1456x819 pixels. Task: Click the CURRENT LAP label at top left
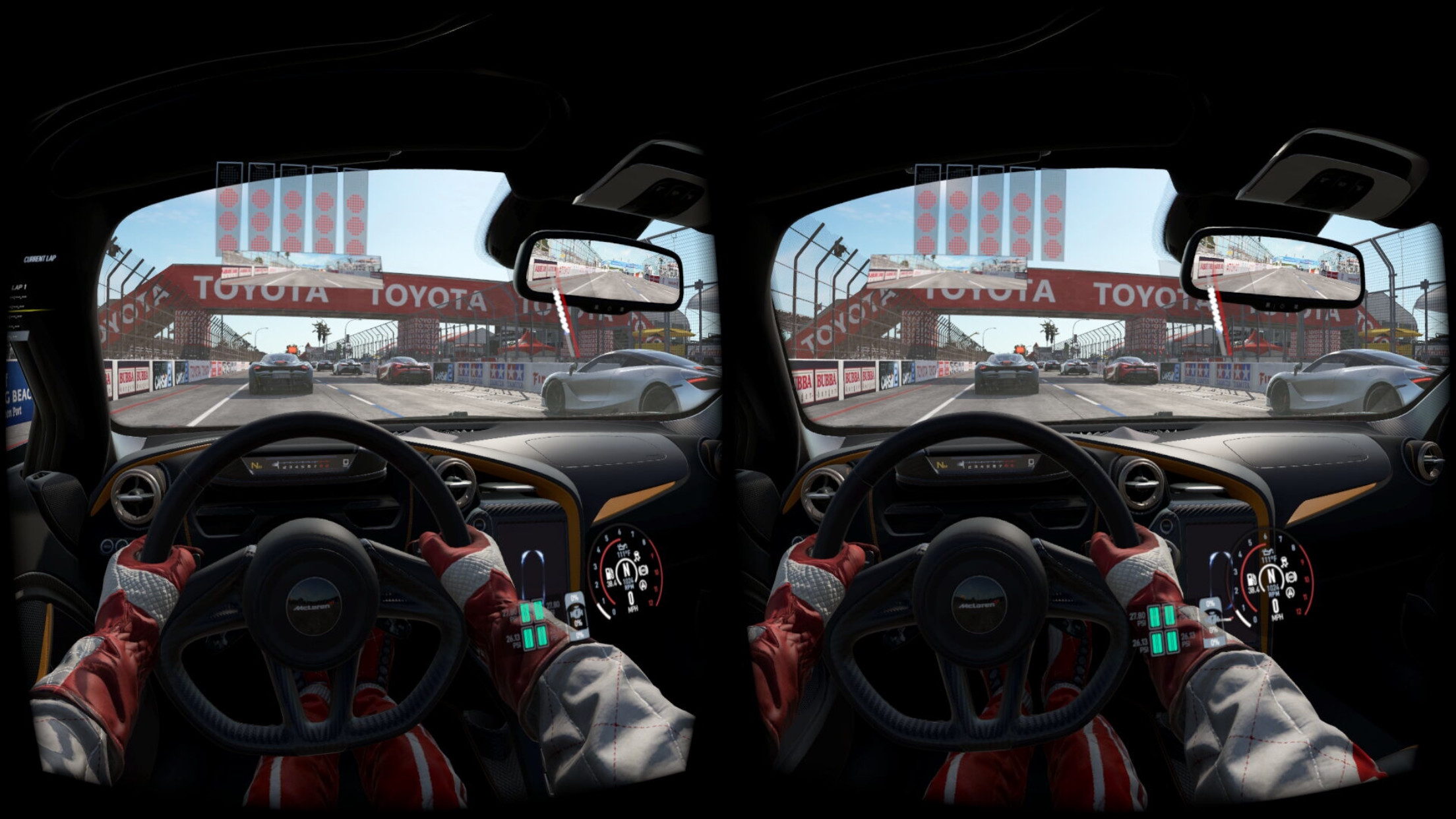tap(40, 258)
